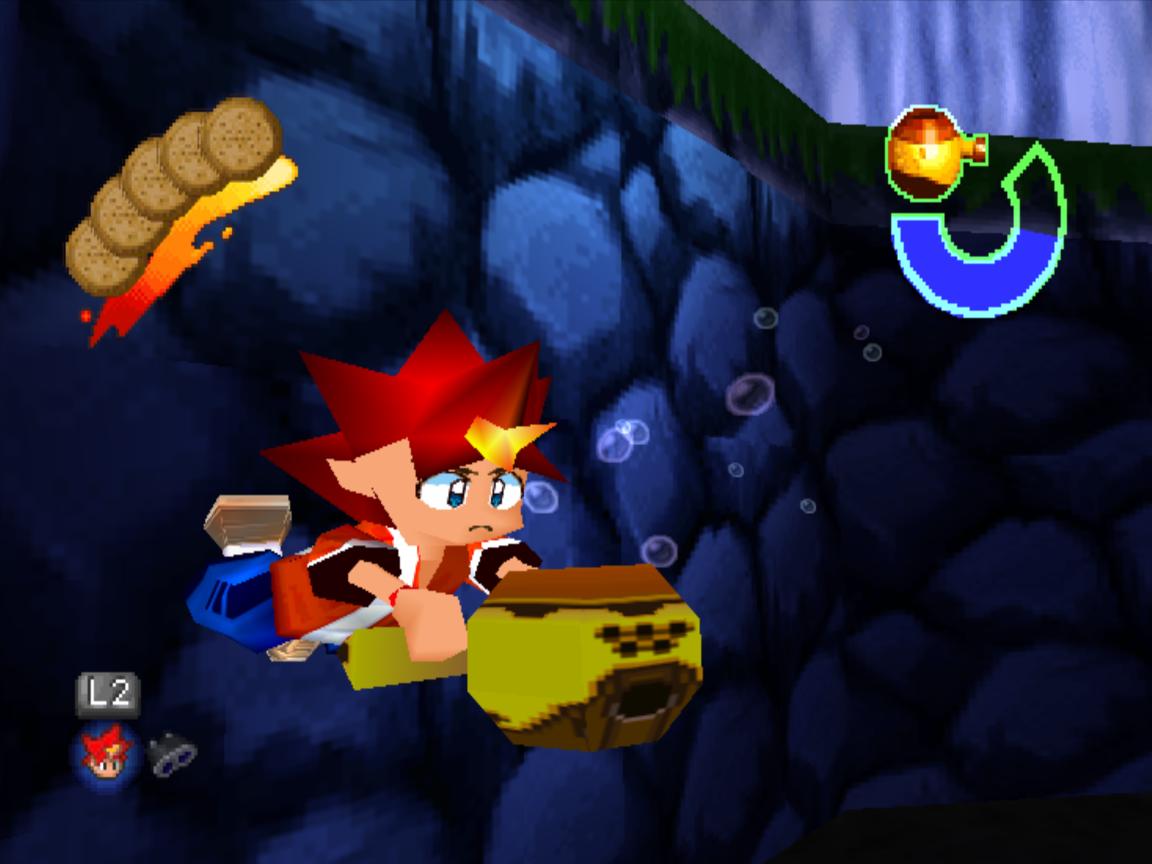
Task: Click the golden flask icon
Action: tap(928, 152)
